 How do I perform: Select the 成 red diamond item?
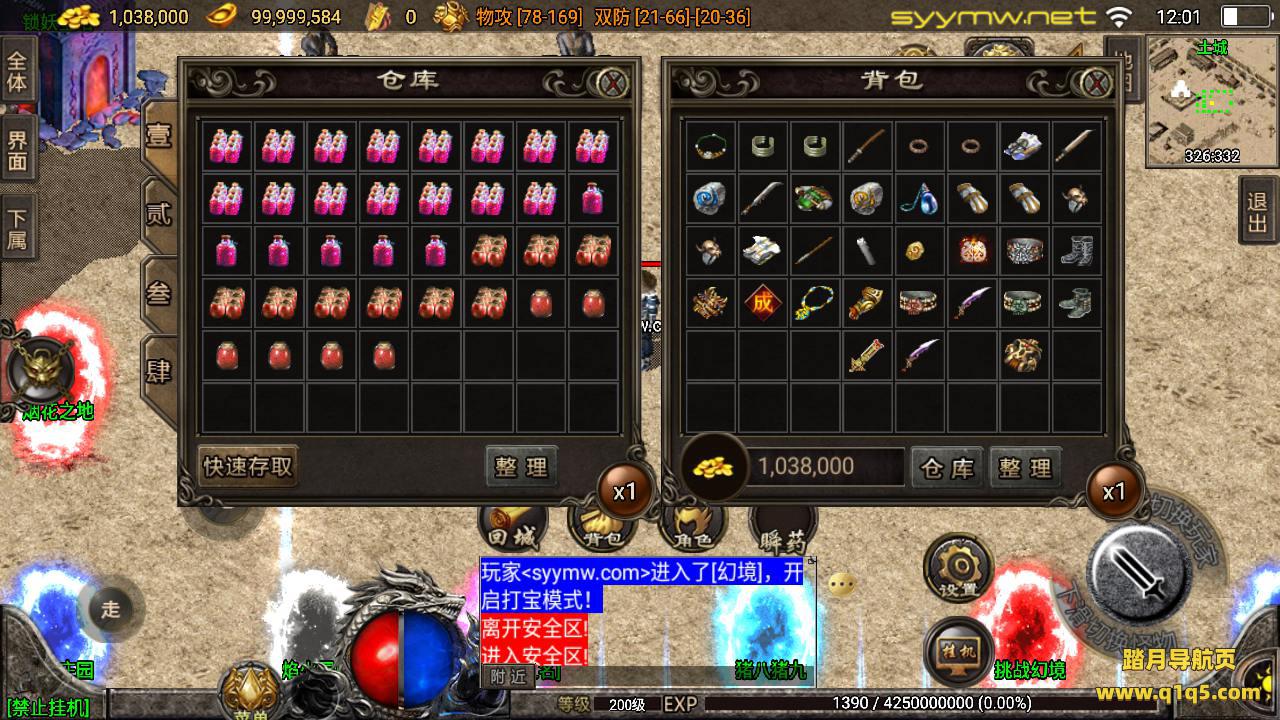(x=763, y=303)
